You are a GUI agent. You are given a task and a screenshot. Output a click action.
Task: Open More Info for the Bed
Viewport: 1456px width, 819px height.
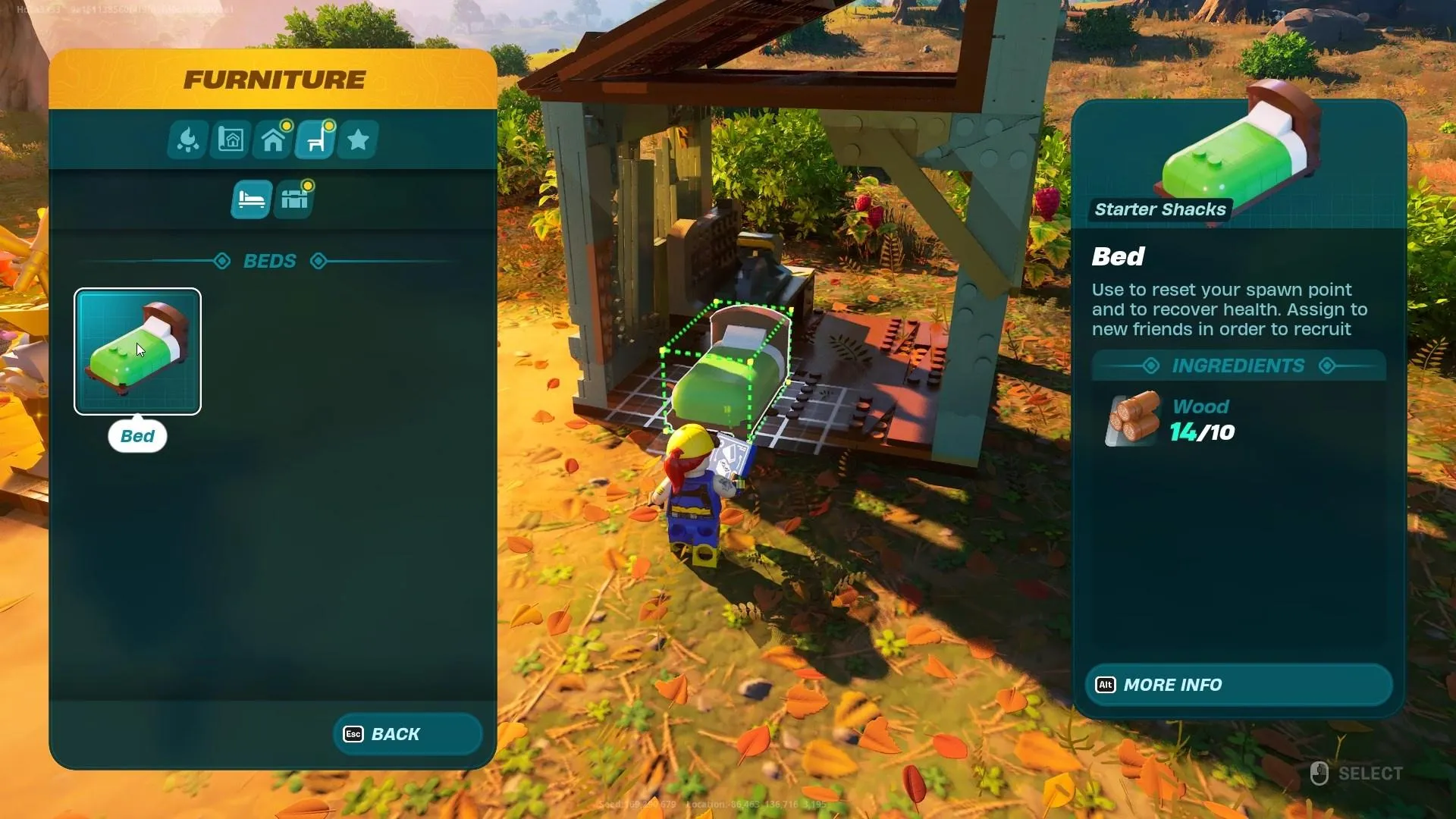[x=1238, y=685]
